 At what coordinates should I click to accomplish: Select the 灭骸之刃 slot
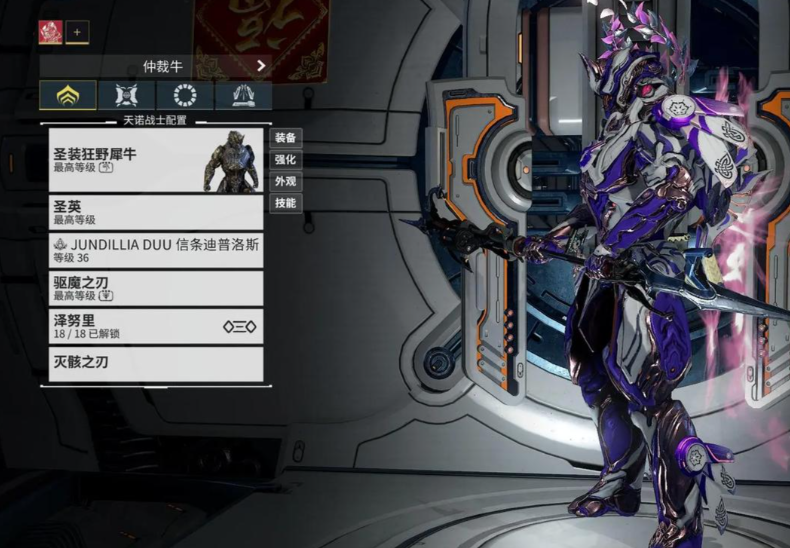pos(155,363)
